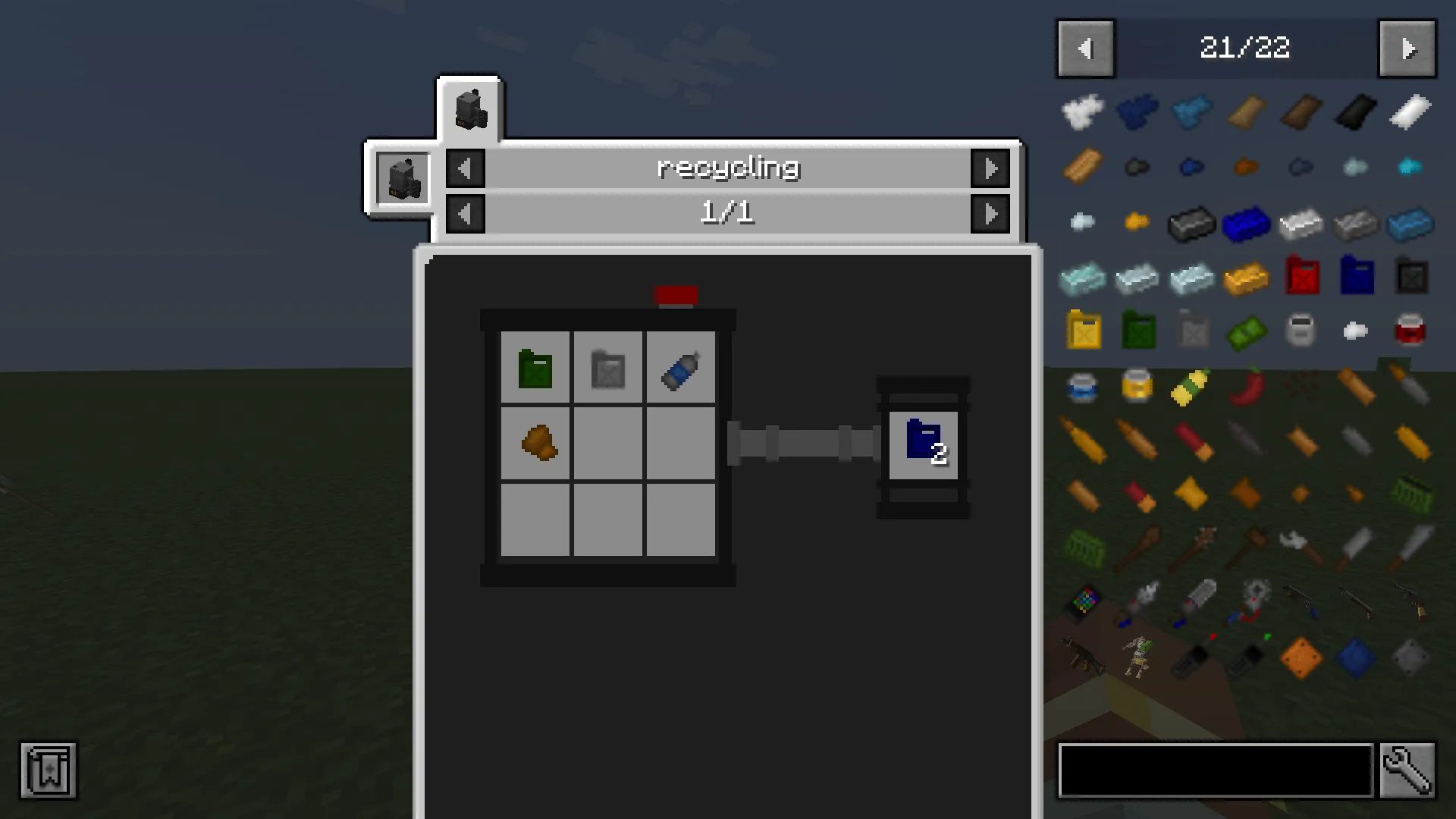The image size is (1456, 819).
Task: Select the green jerry can recipe ingredient
Action: tap(535, 369)
